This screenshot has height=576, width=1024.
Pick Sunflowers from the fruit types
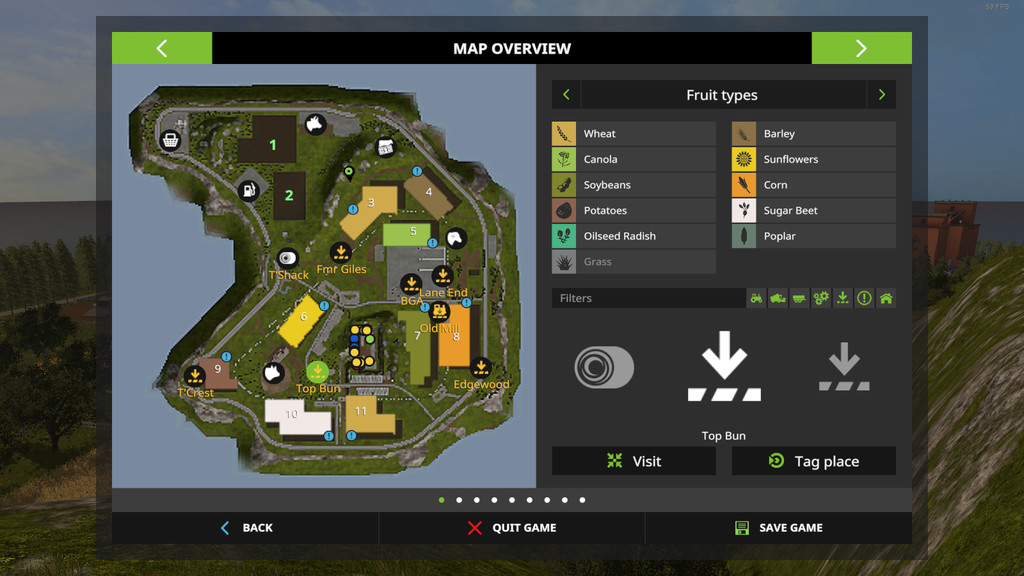[x=814, y=159]
